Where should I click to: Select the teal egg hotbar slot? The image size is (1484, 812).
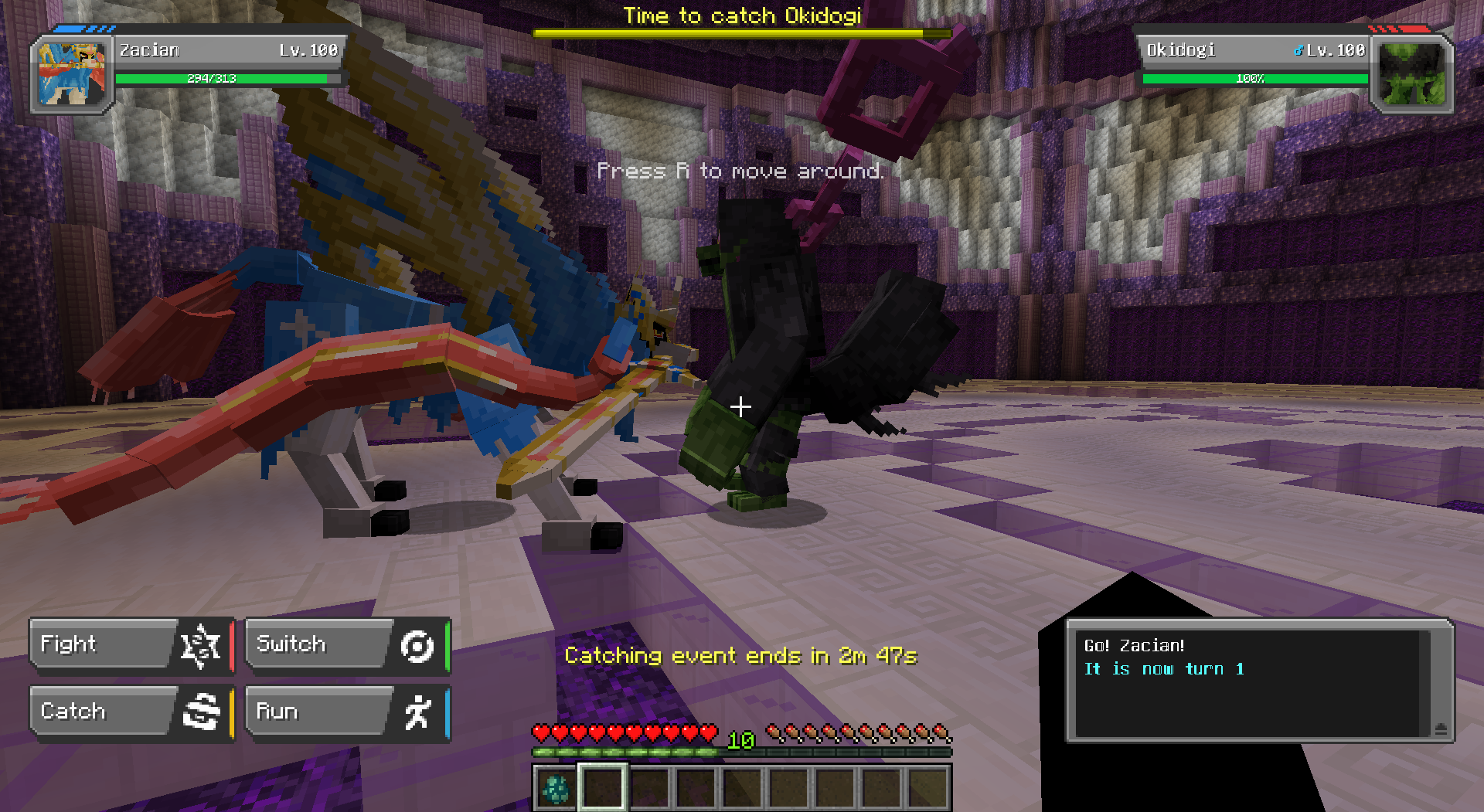pos(556,788)
